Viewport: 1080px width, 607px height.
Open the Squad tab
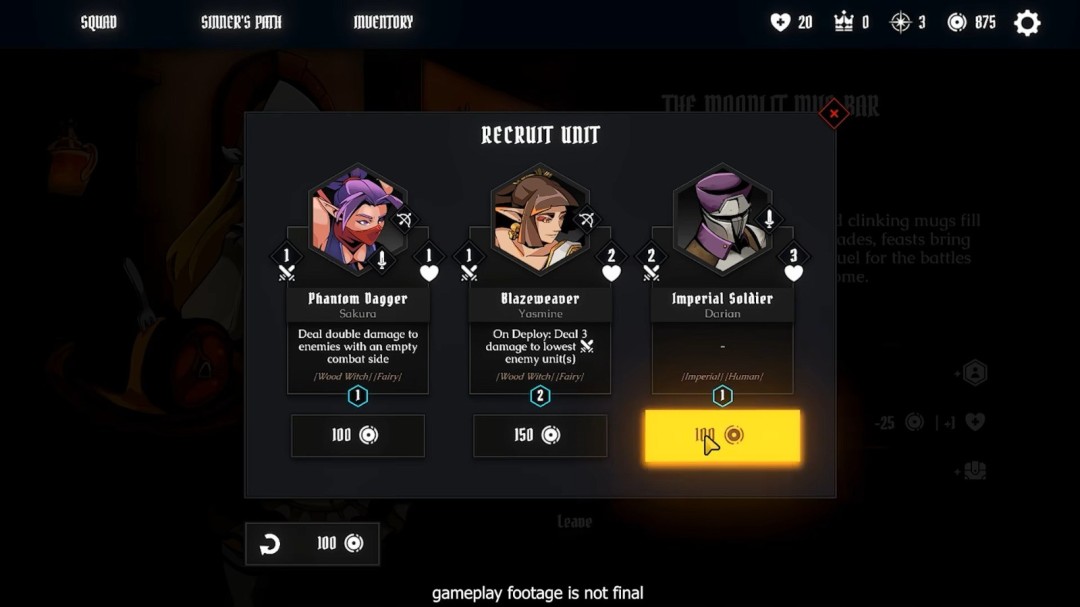pyautogui.click(x=99, y=22)
